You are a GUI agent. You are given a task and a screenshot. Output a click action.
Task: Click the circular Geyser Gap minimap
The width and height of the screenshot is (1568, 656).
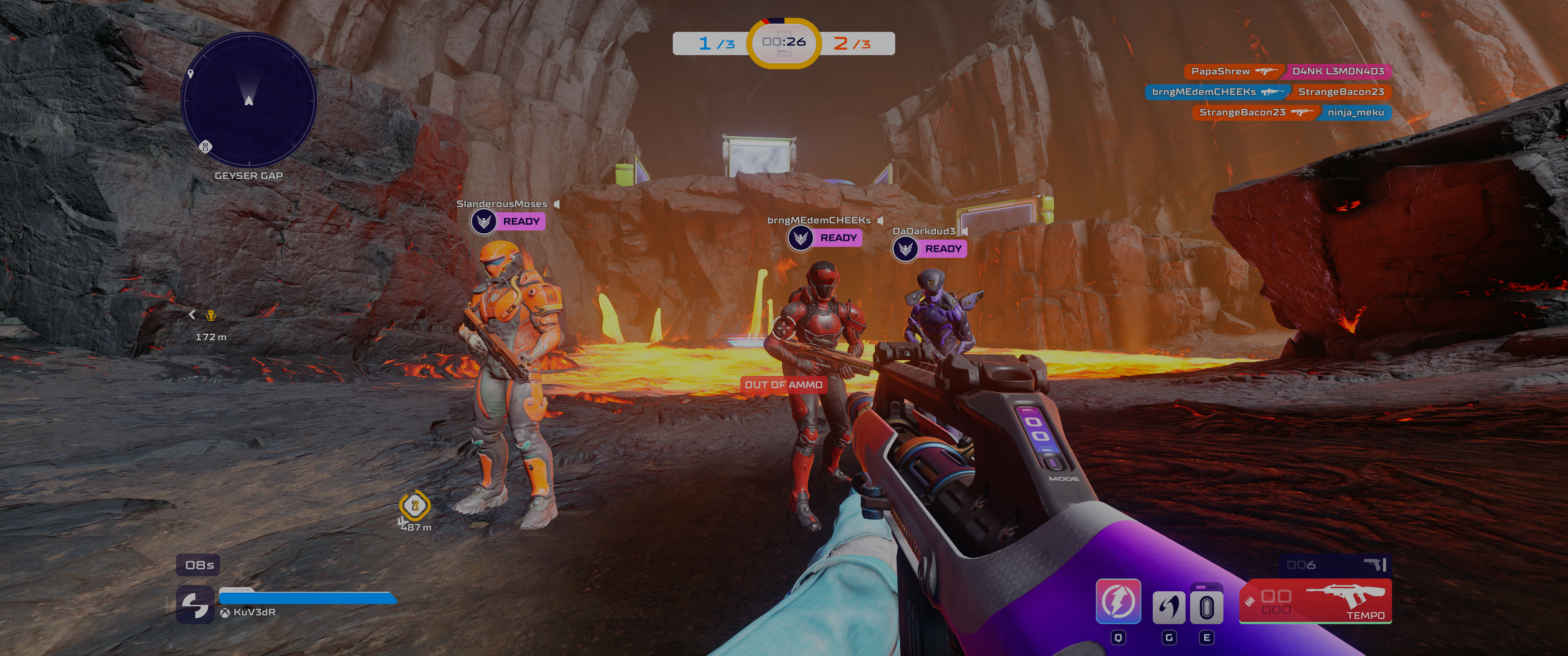pos(248,100)
